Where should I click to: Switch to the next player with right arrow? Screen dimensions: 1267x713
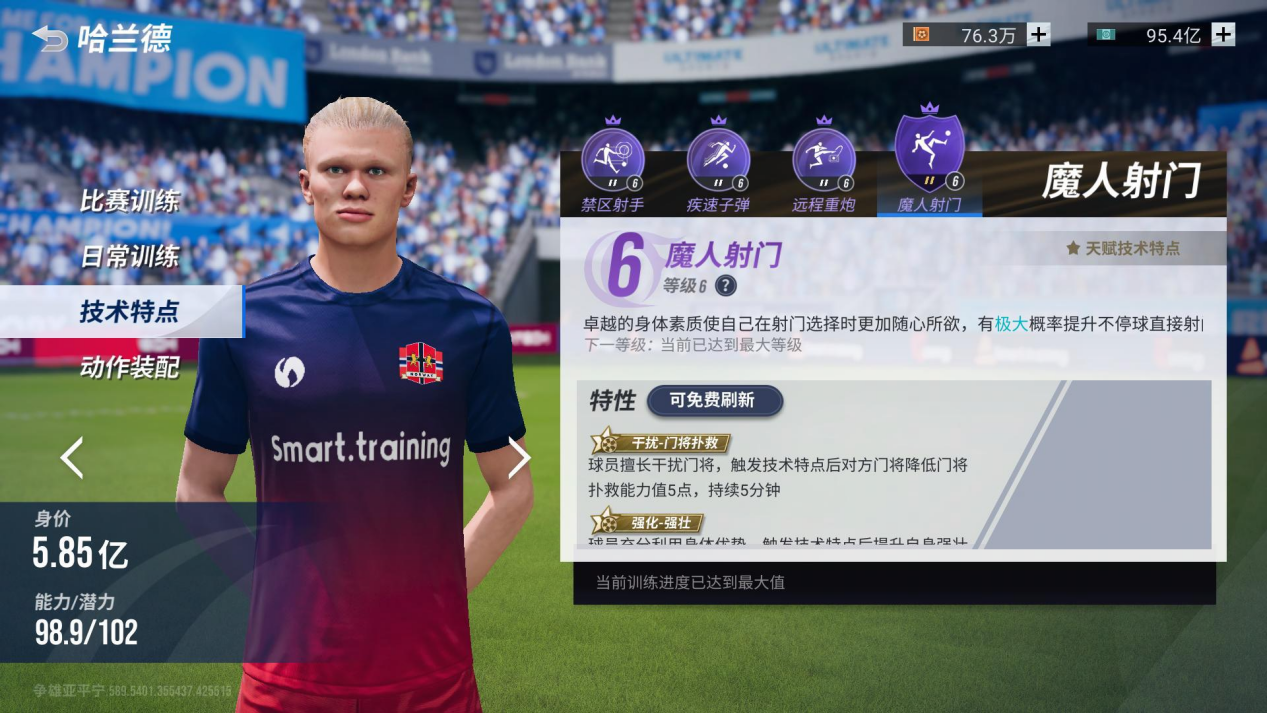(x=519, y=457)
